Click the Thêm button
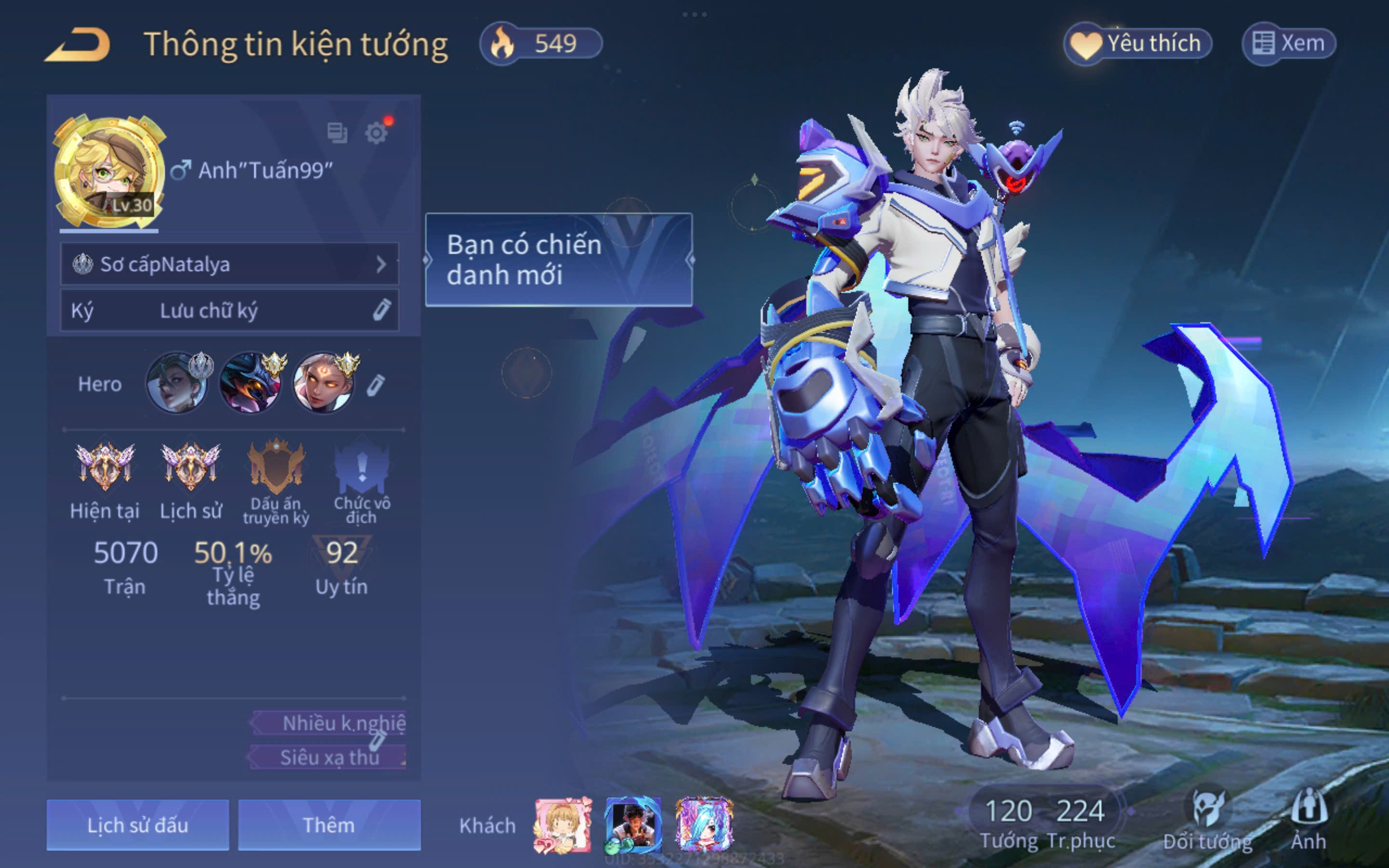The image size is (1389, 868). 329,825
